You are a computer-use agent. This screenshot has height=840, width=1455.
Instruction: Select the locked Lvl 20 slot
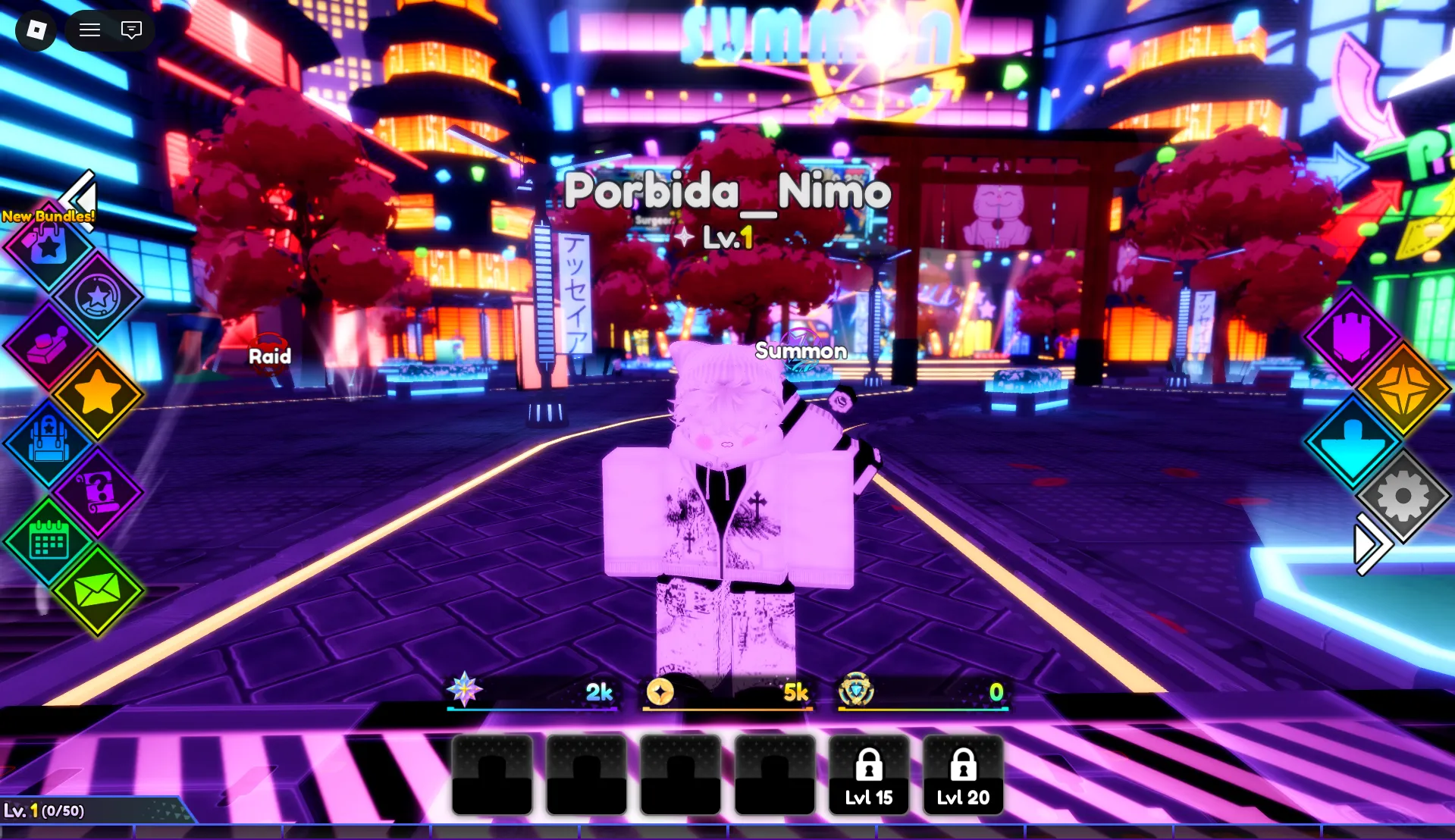[963, 775]
